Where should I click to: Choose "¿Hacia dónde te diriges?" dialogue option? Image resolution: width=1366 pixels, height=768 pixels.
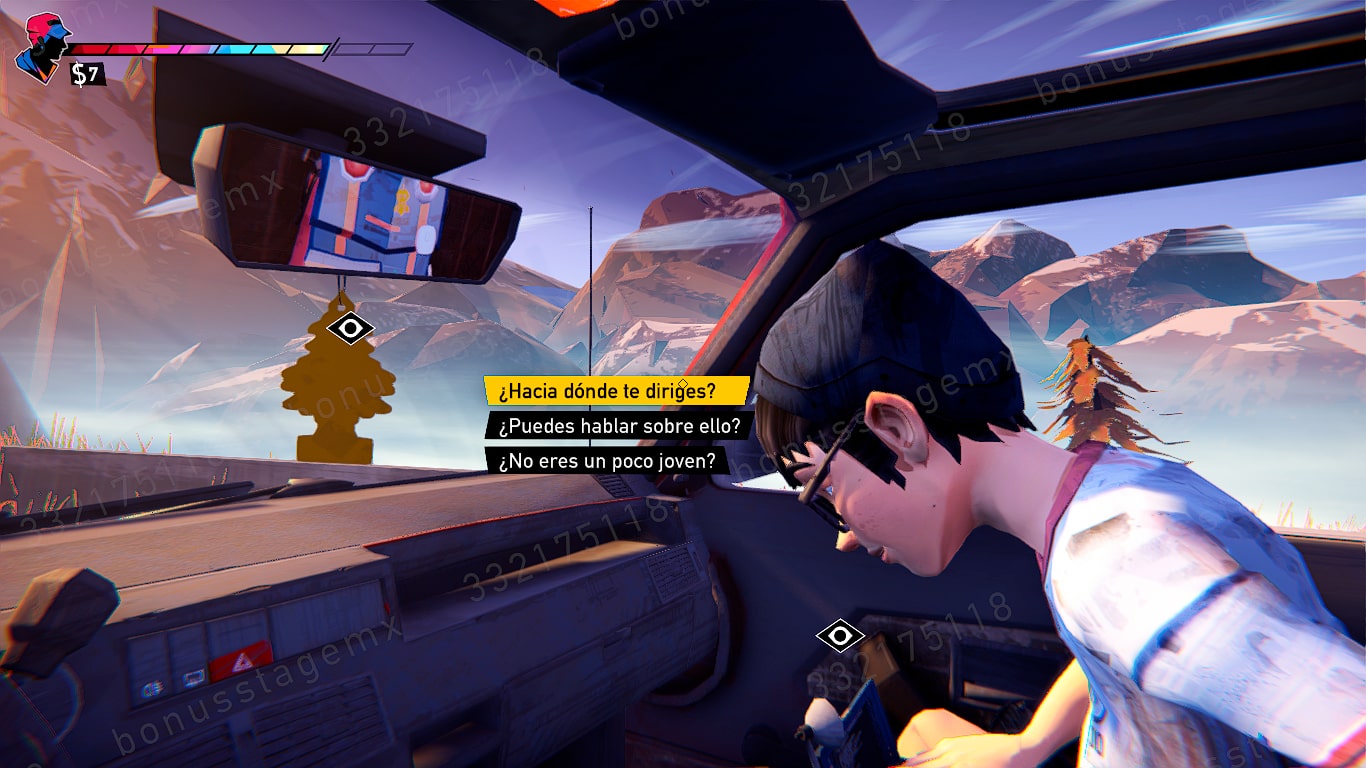pyautogui.click(x=615, y=390)
